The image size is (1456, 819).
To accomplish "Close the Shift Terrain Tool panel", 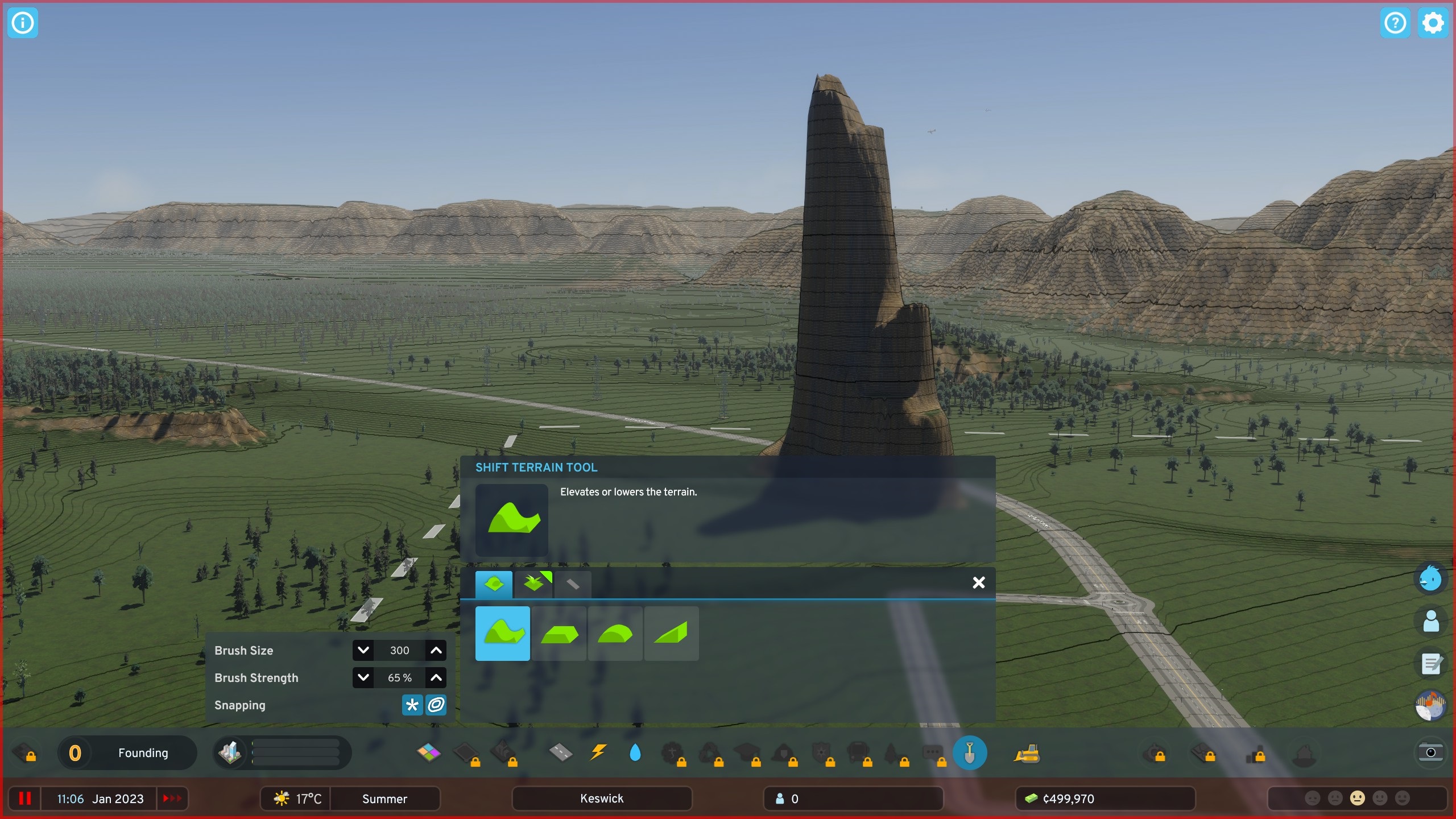I will click(979, 582).
